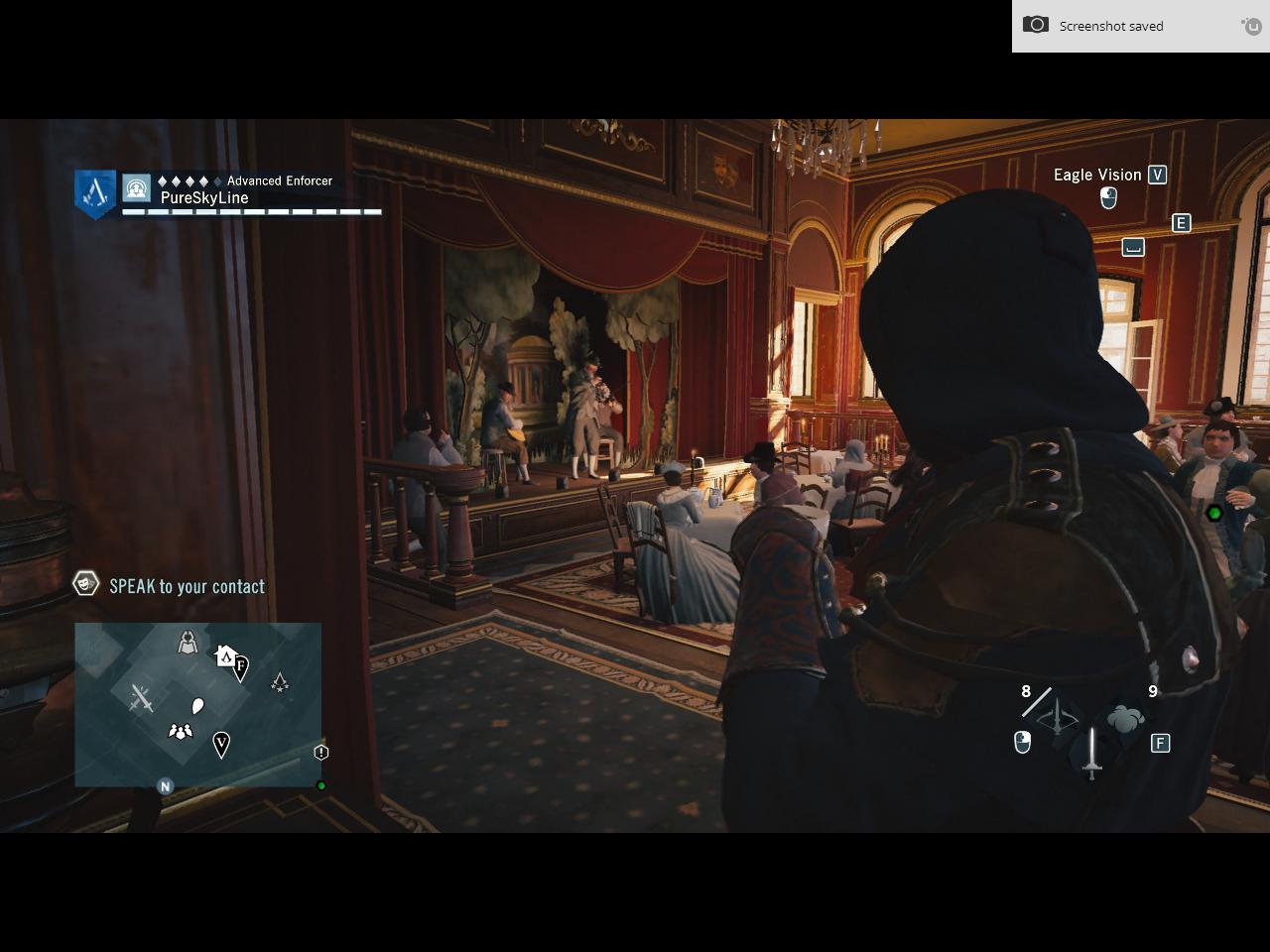Click the F pin marker on minimap
Image resolution: width=1270 pixels, height=952 pixels.
click(241, 667)
